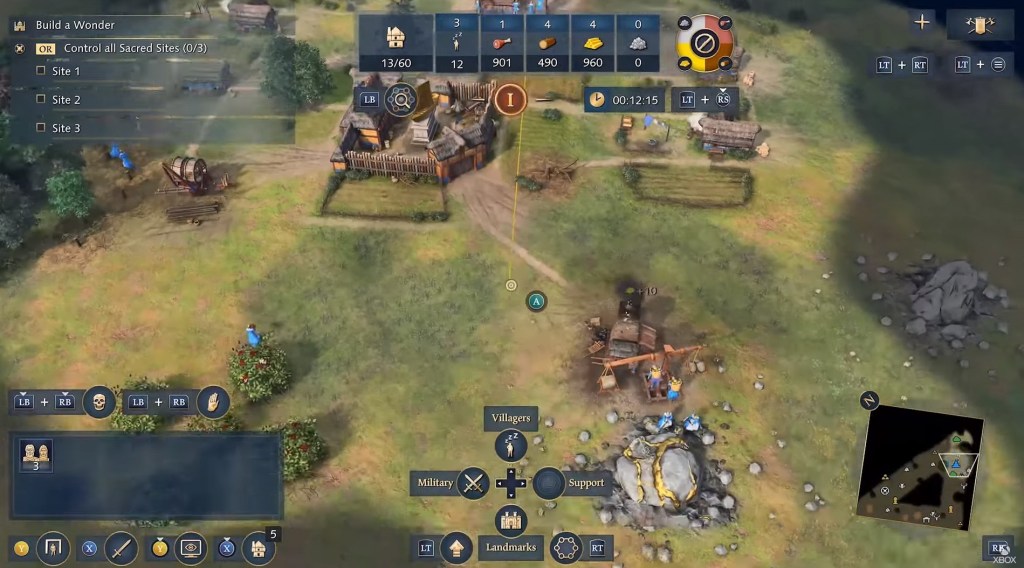Select the villager group portrait showing 3
Image resolution: width=1024 pixels, height=568 pixels.
coord(37,456)
